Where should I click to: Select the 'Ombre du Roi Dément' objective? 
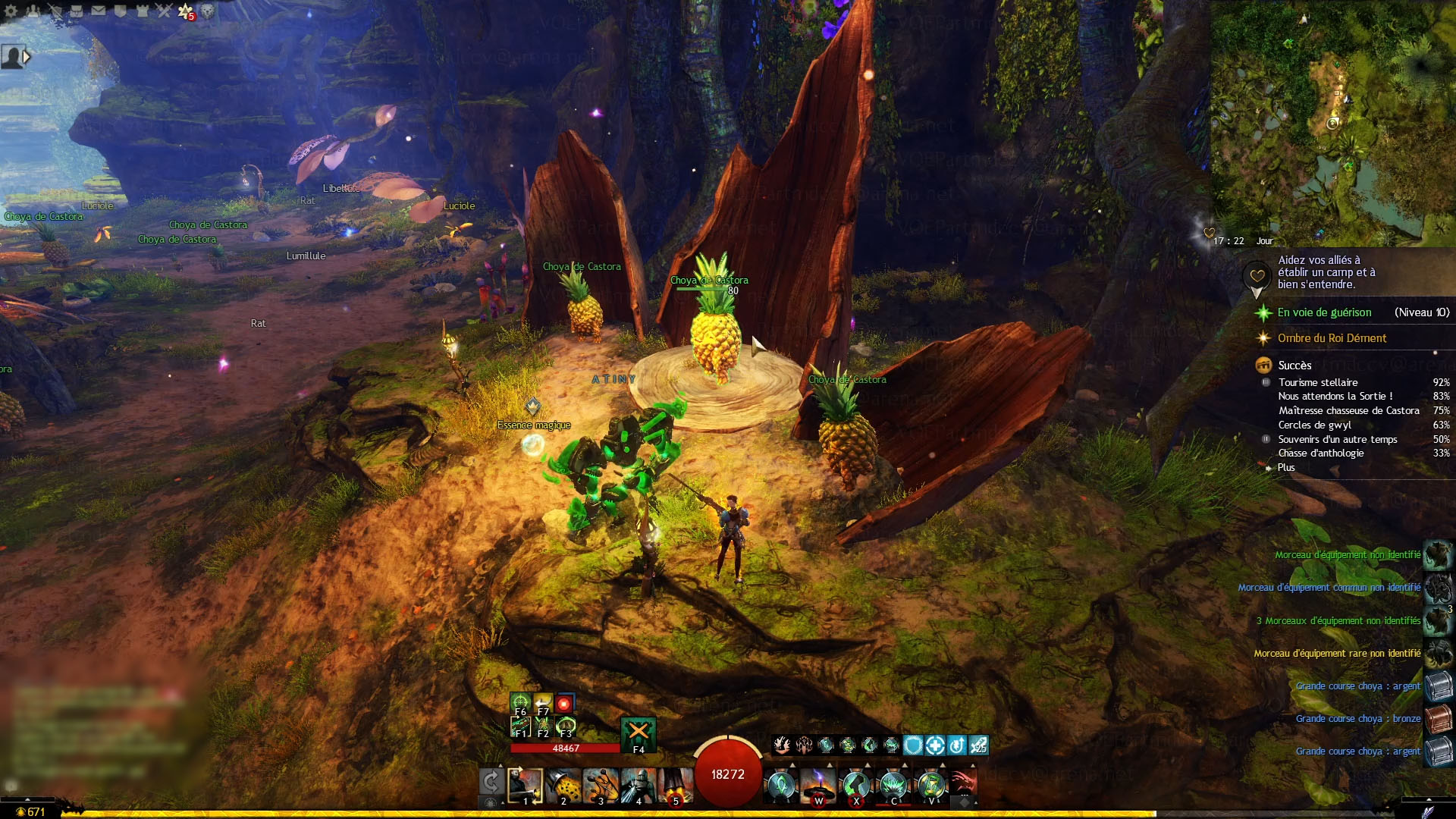[1332, 338]
